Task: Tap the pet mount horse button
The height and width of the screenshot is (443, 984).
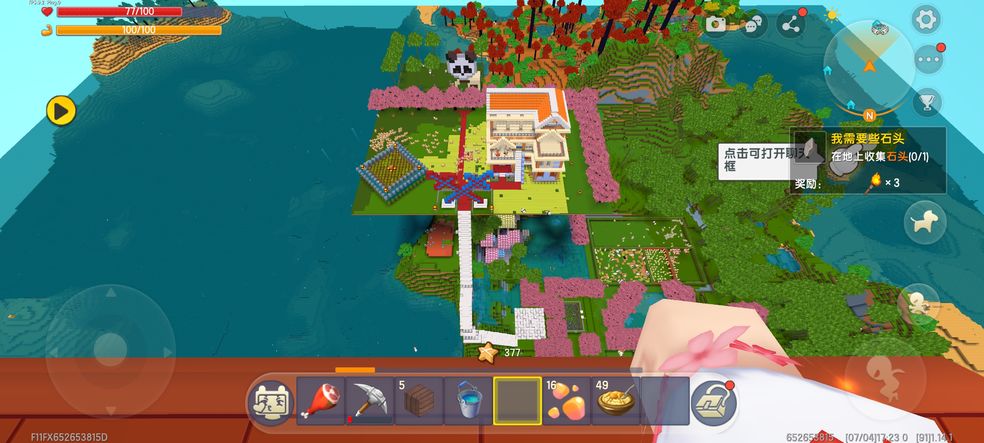Action: (925, 222)
